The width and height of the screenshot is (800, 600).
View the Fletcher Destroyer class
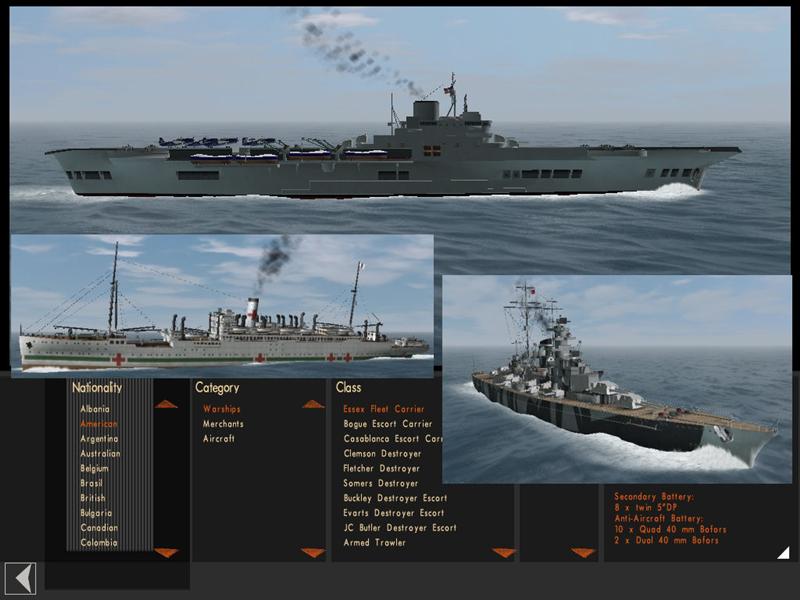coord(381,468)
